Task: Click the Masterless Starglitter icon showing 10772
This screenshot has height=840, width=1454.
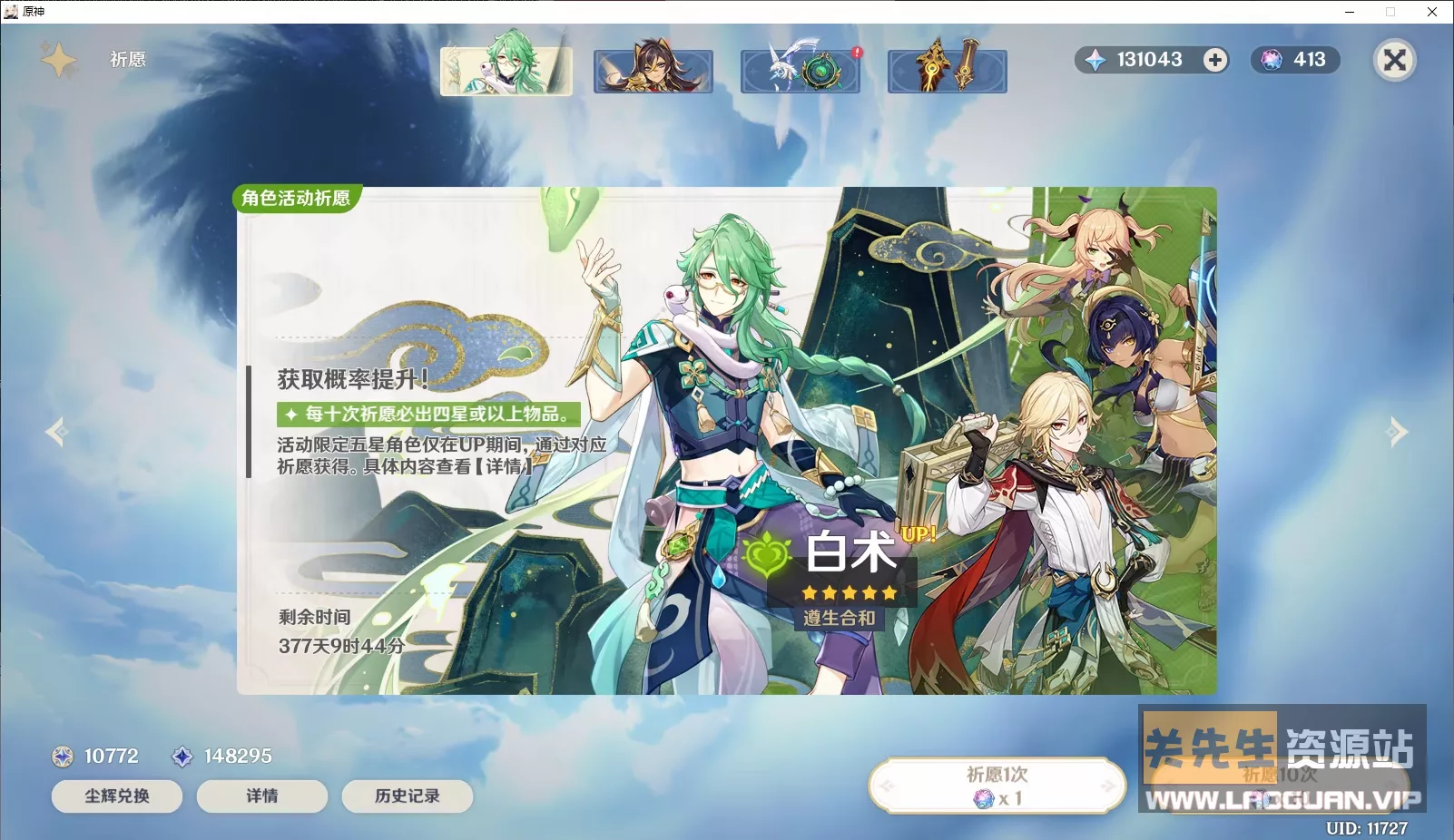Action: (61, 756)
